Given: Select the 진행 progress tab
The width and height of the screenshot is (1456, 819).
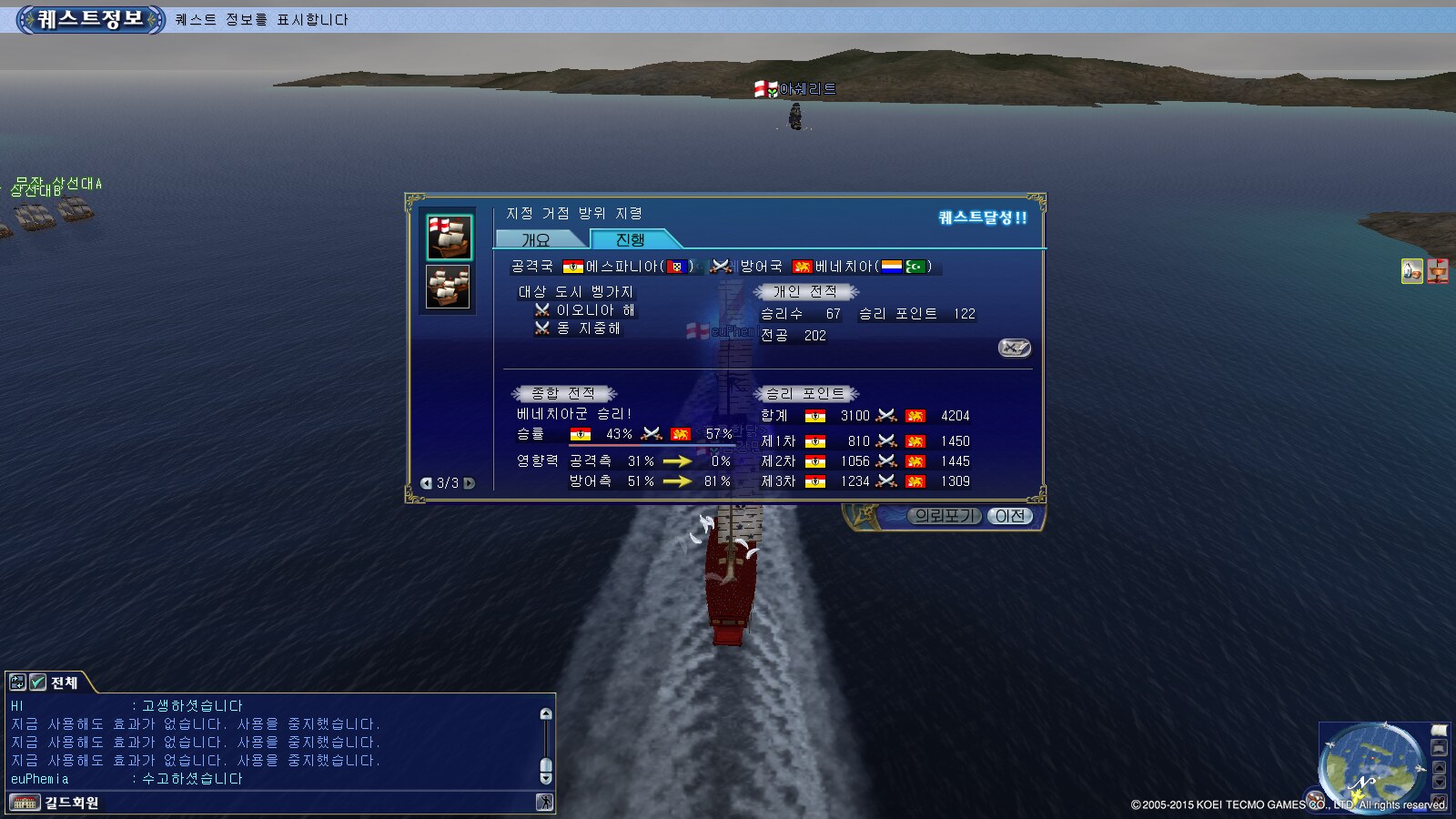Looking at the screenshot, I should pos(631,239).
